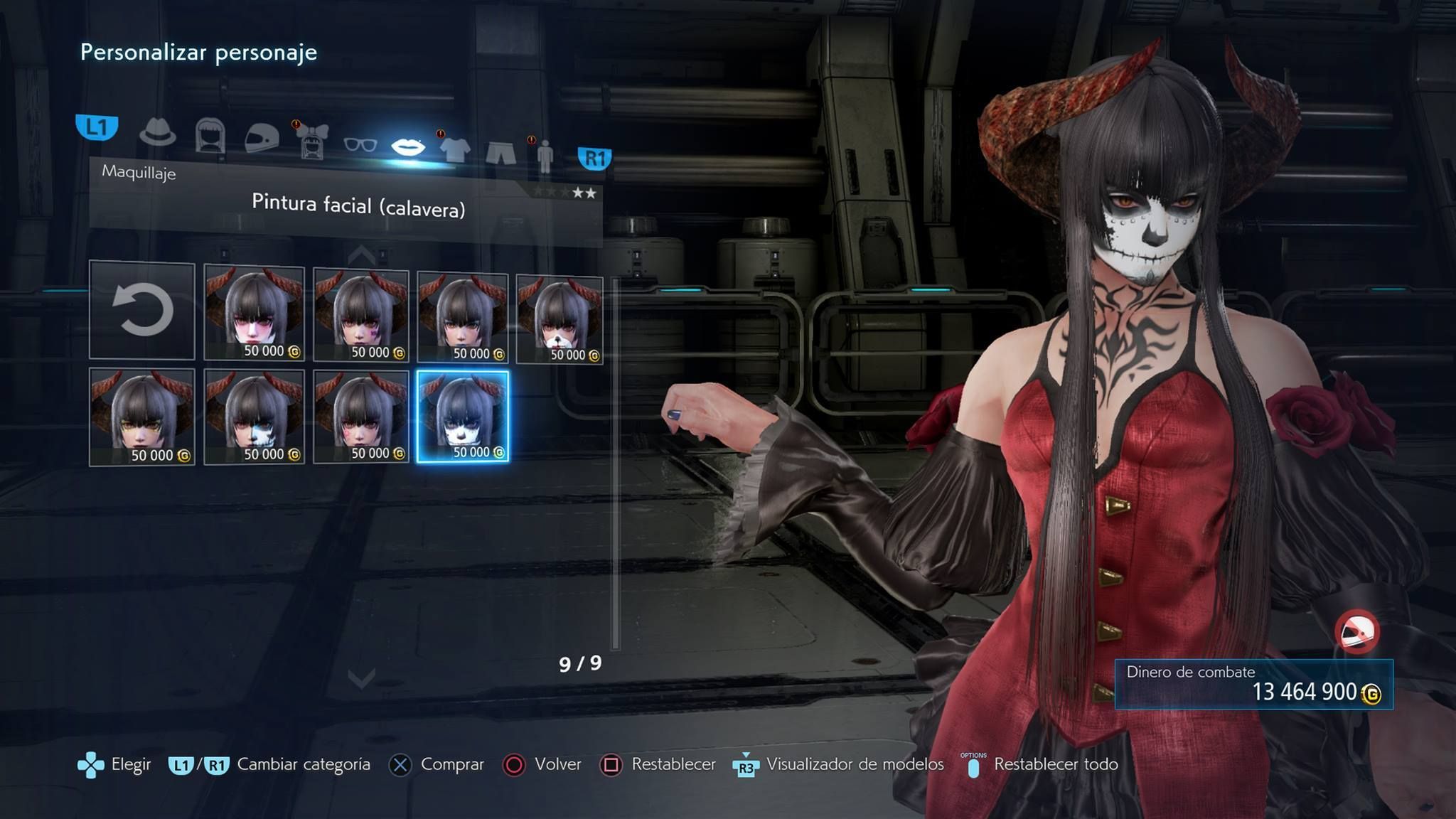Pick the blue lipstick makeup thumbnail

[x=462, y=317]
